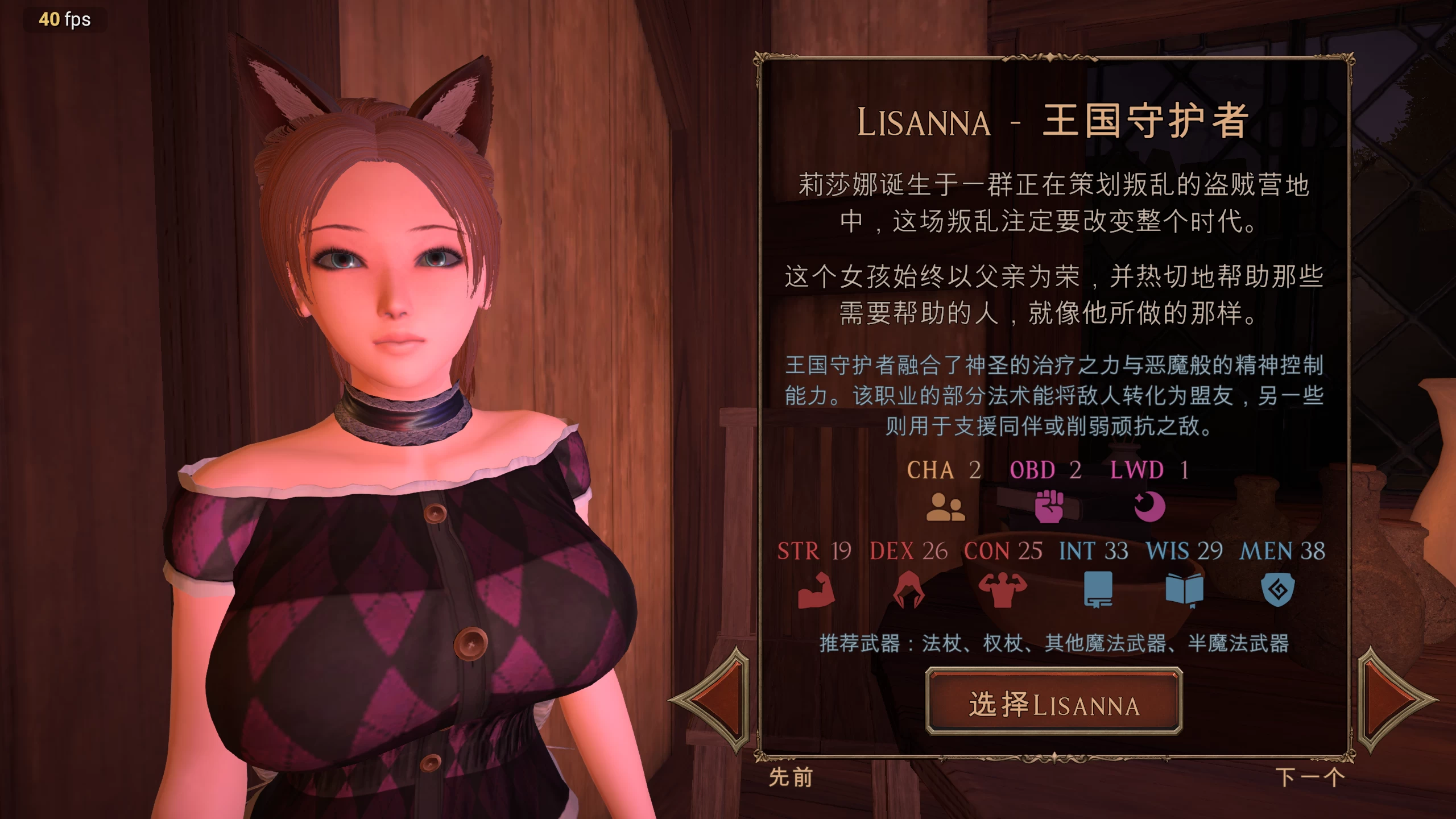Click the CHA stat value 2
Image resolution: width=1456 pixels, height=819 pixels.
[x=975, y=470]
